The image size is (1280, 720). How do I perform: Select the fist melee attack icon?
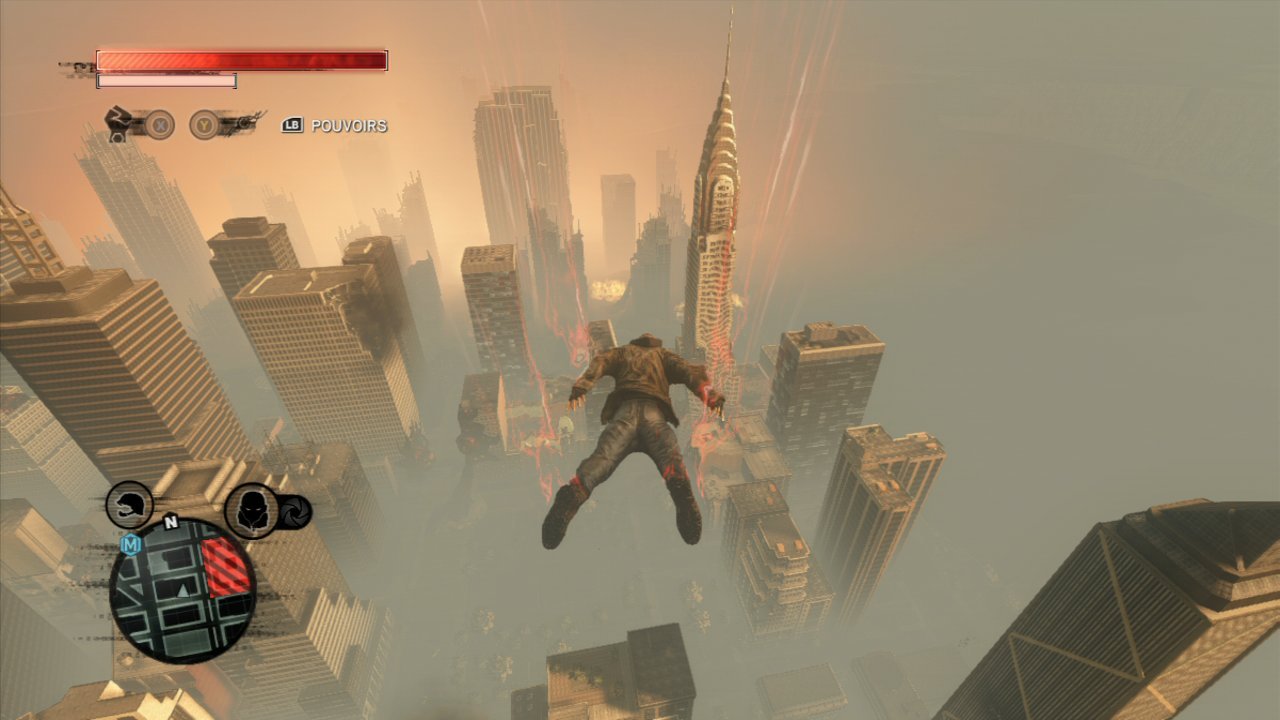coord(119,122)
